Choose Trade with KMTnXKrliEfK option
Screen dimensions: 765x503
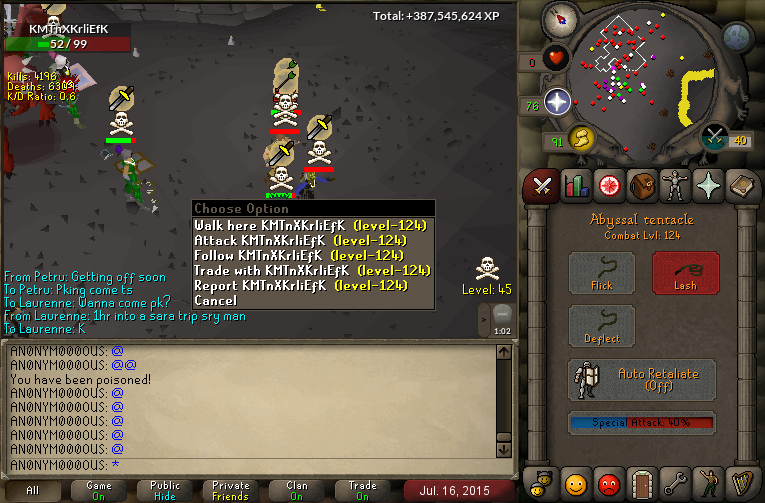[313, 270]
